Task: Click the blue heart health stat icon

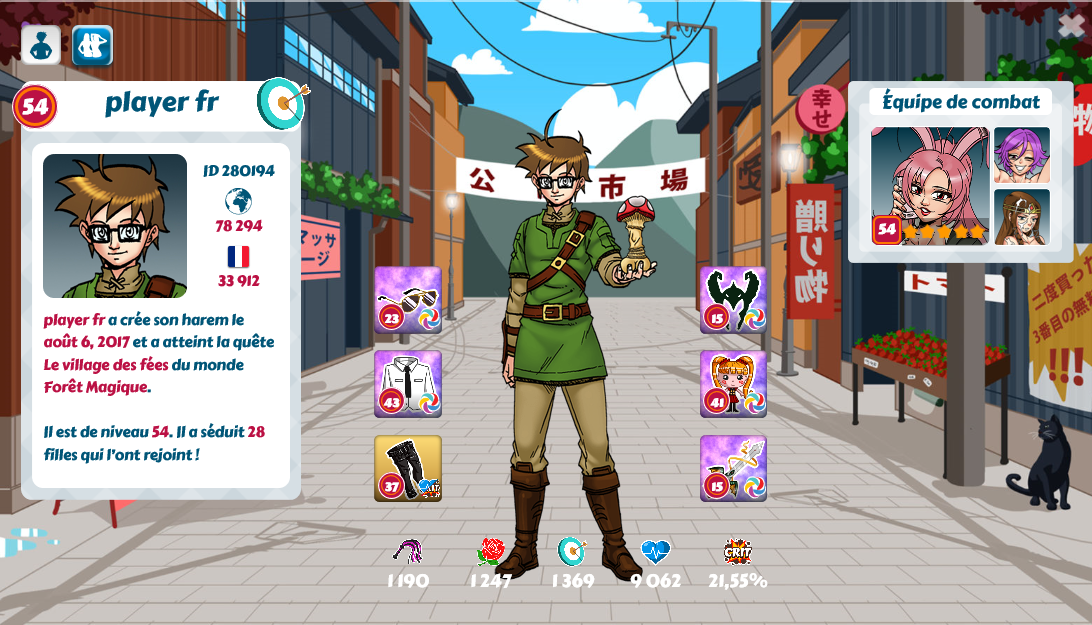Action: [656, 551]
